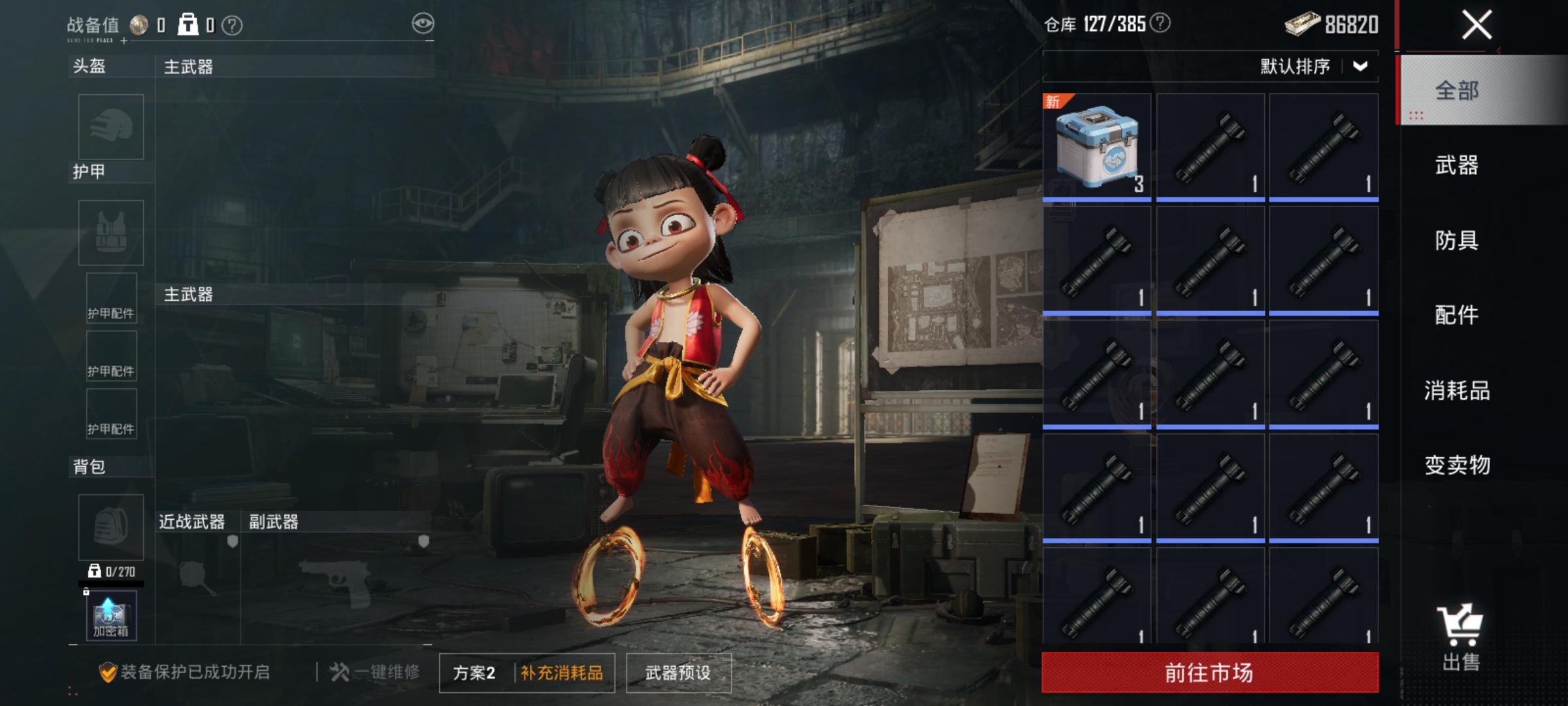Select the 消耗品 category tab
Screen dimensions: 1568x706
1457,390
